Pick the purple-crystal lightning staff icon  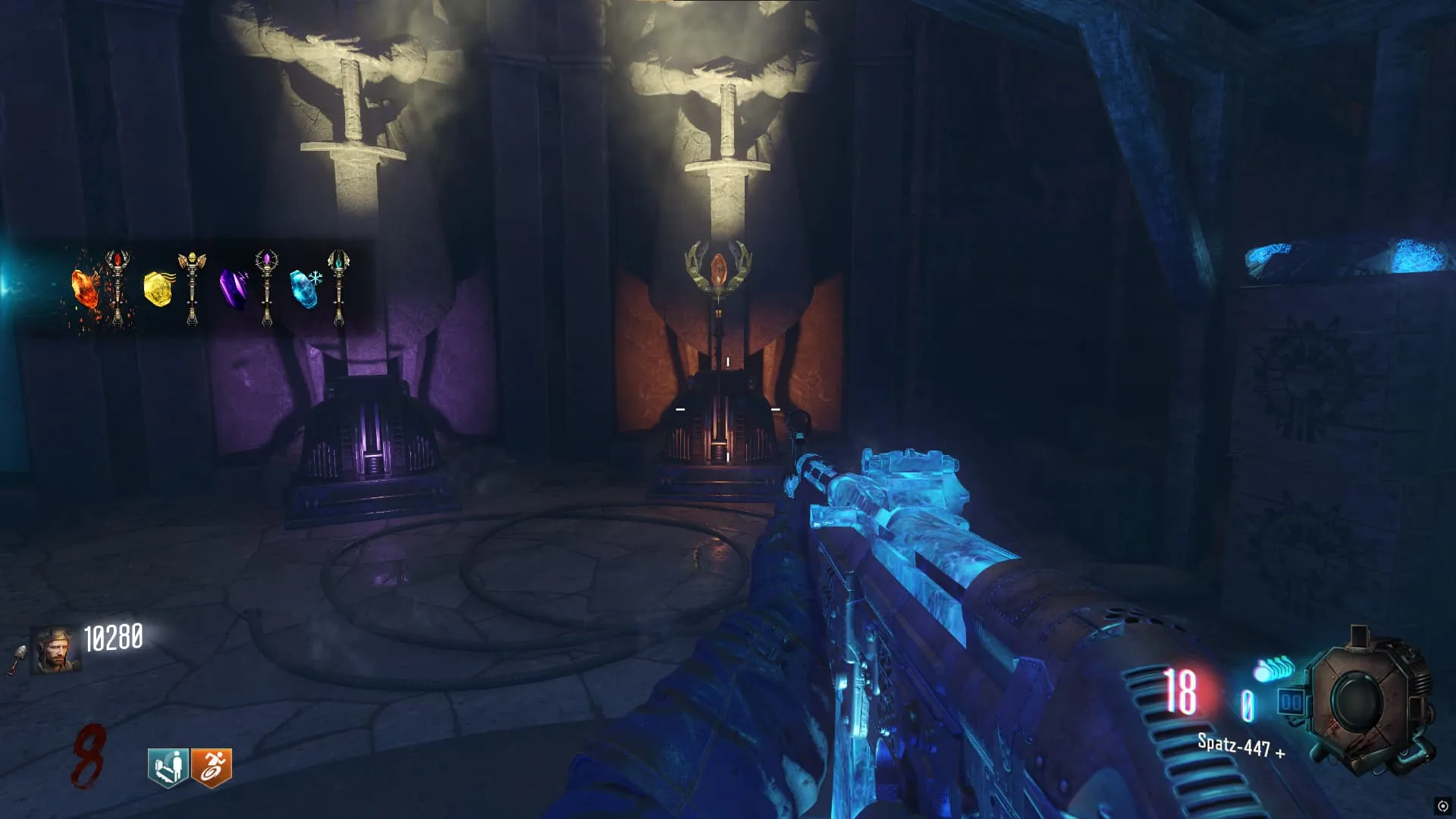(266, 287)
